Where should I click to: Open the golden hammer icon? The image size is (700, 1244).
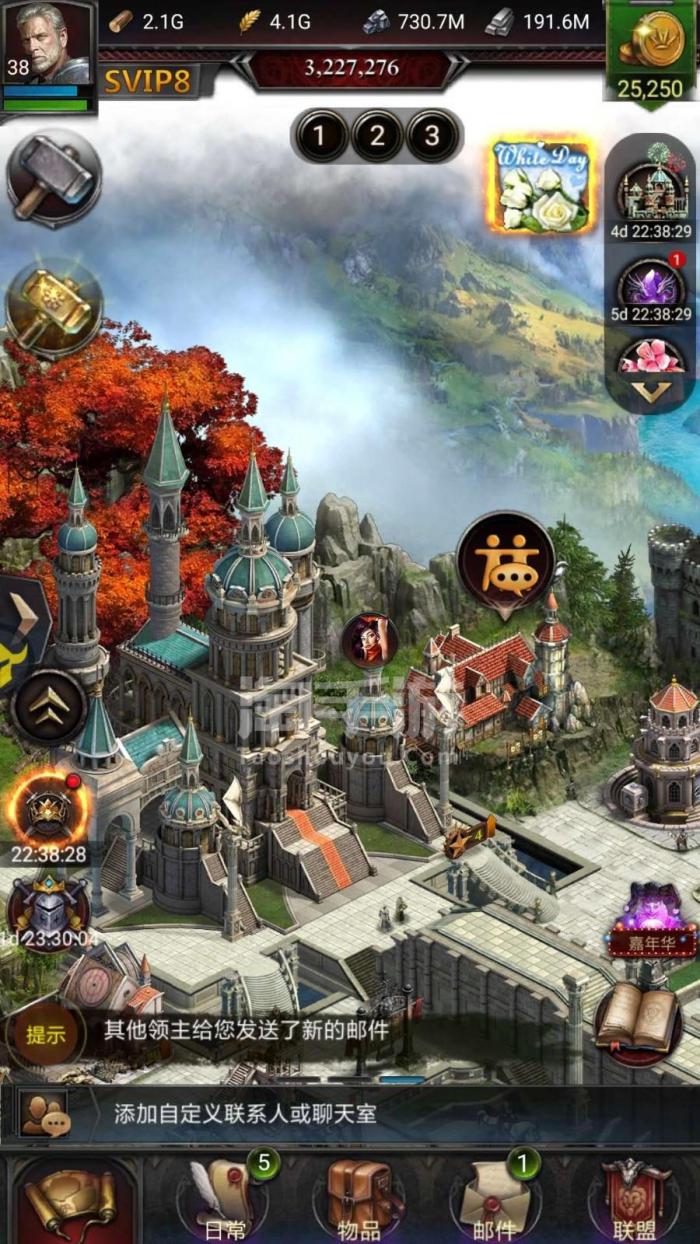[x=54, y=305]
